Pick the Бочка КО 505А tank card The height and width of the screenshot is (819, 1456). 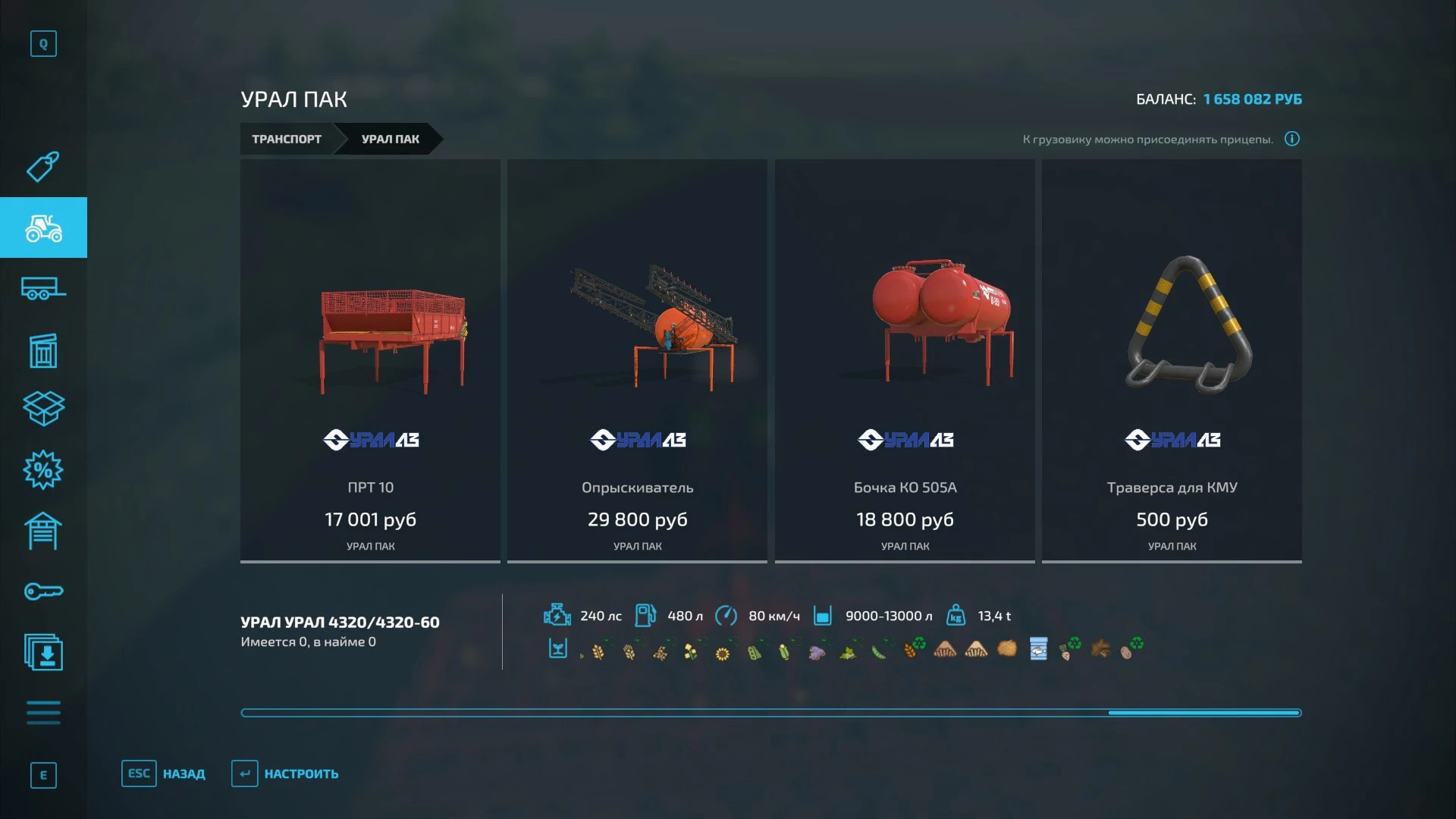pos(905,360)
